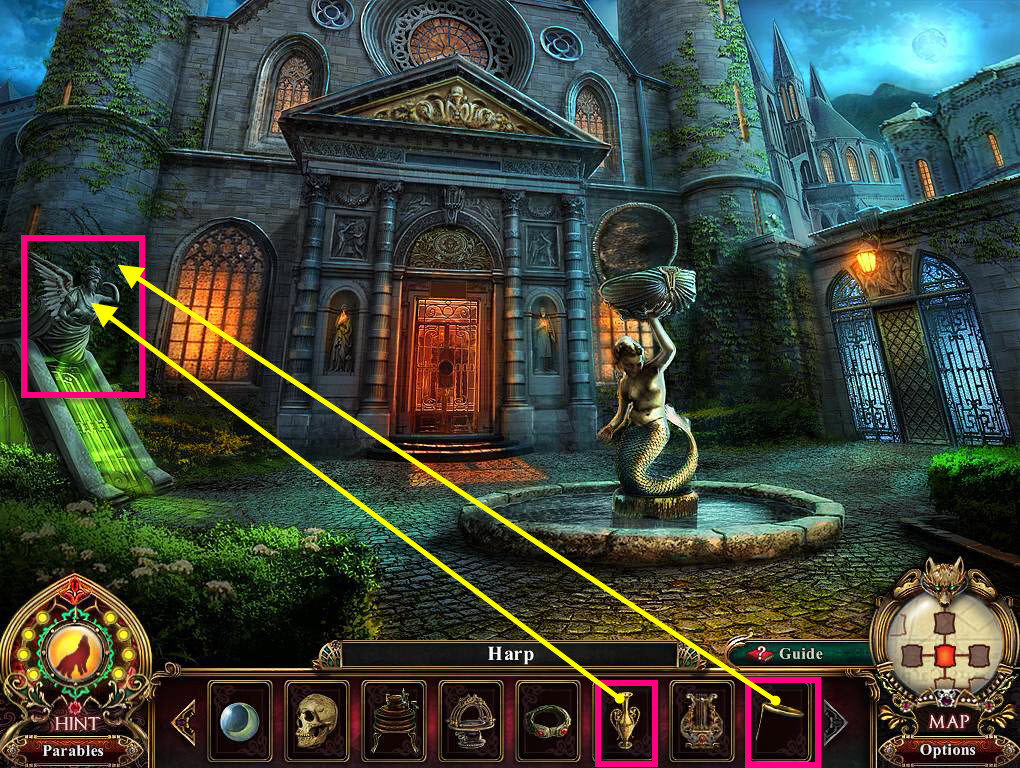Select the brazier pot inventory item
Screen dimensions: 1020x768
[x=393, y=718]
